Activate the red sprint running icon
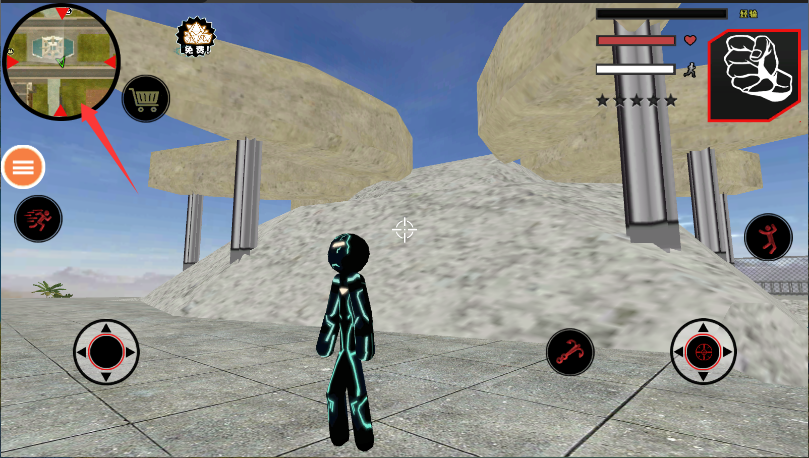Image resolution: width=809 pixels, height=458 pixels. coord(38,218)
